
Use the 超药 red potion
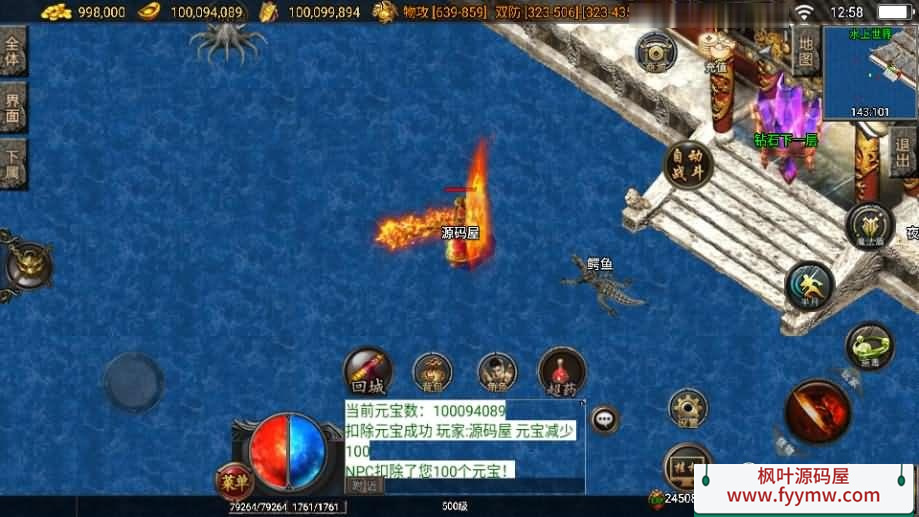pos(562,371)
